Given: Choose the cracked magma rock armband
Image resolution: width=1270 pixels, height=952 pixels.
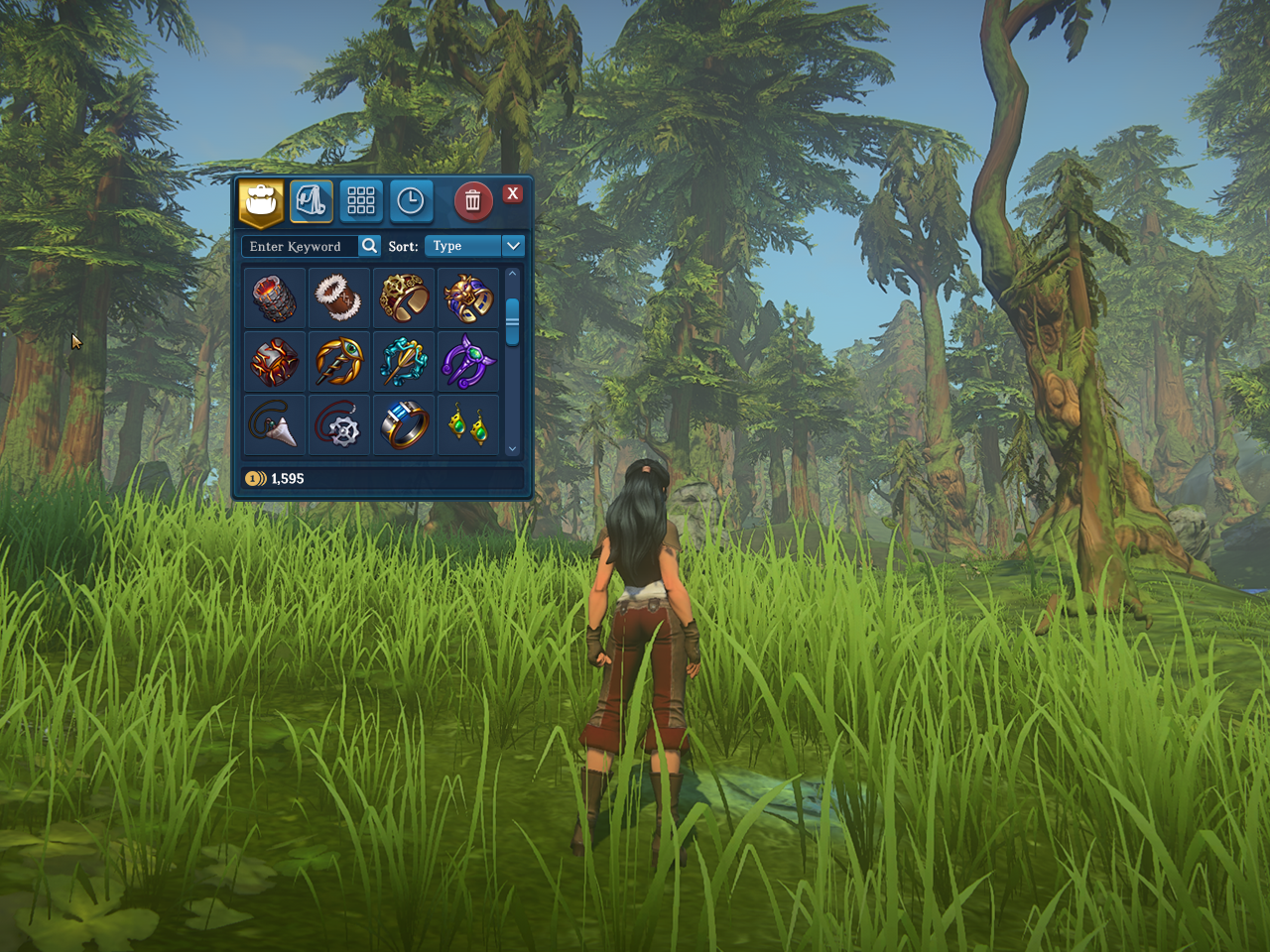Looking at the screenshot, I should click(x=275, y=361).
